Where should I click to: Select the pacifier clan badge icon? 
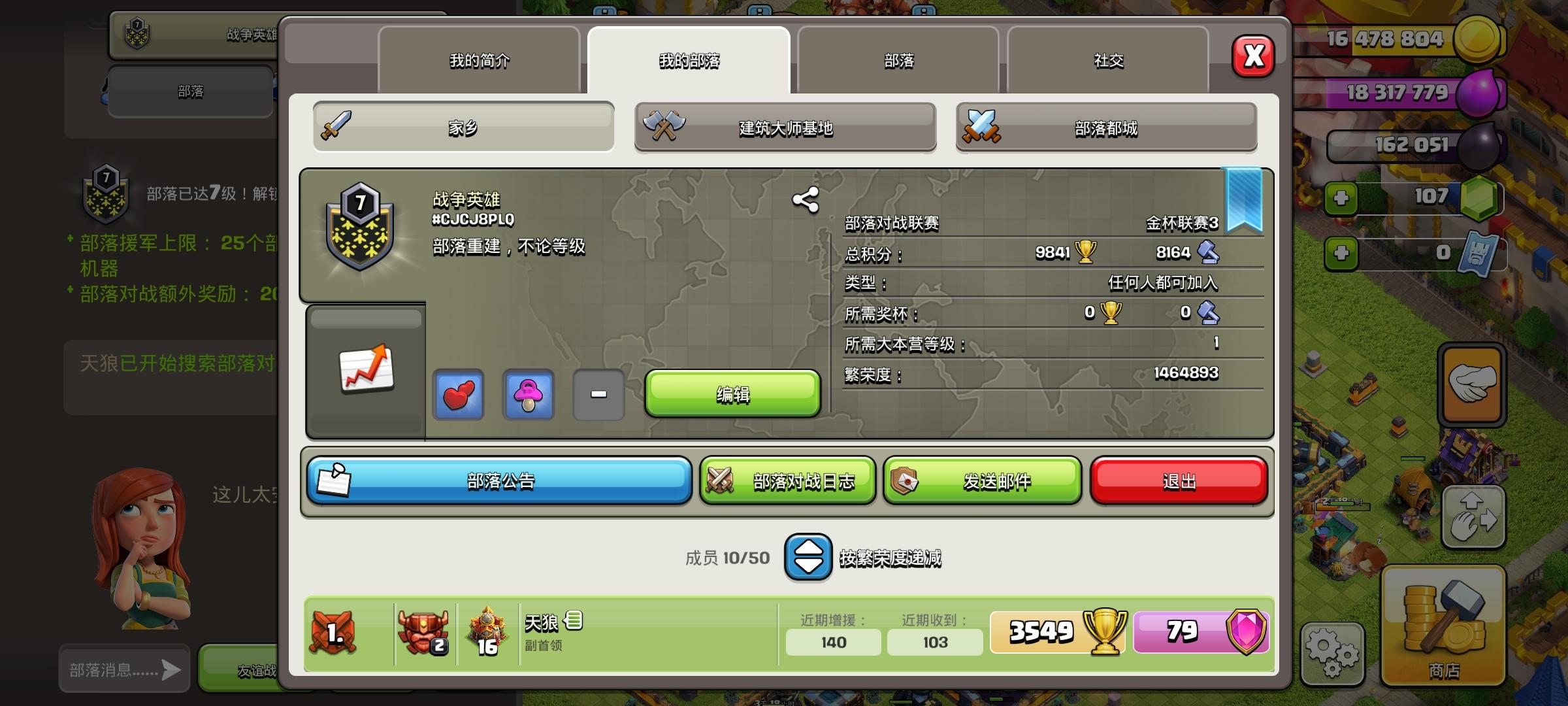(529, 395)
